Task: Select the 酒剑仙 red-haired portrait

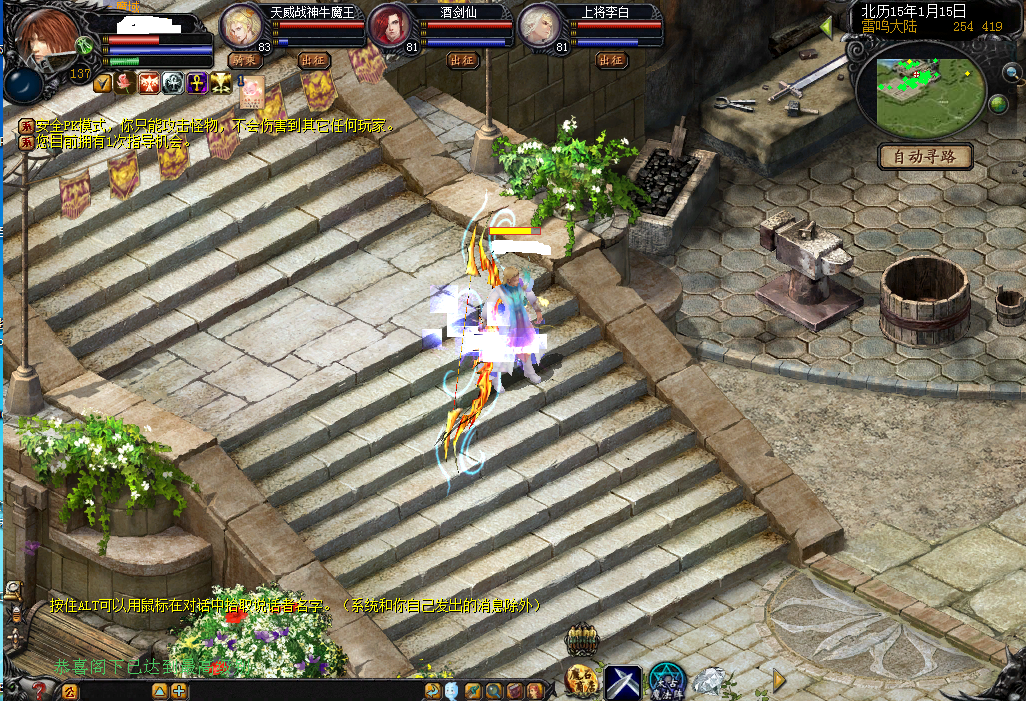Action: (388, 25)
